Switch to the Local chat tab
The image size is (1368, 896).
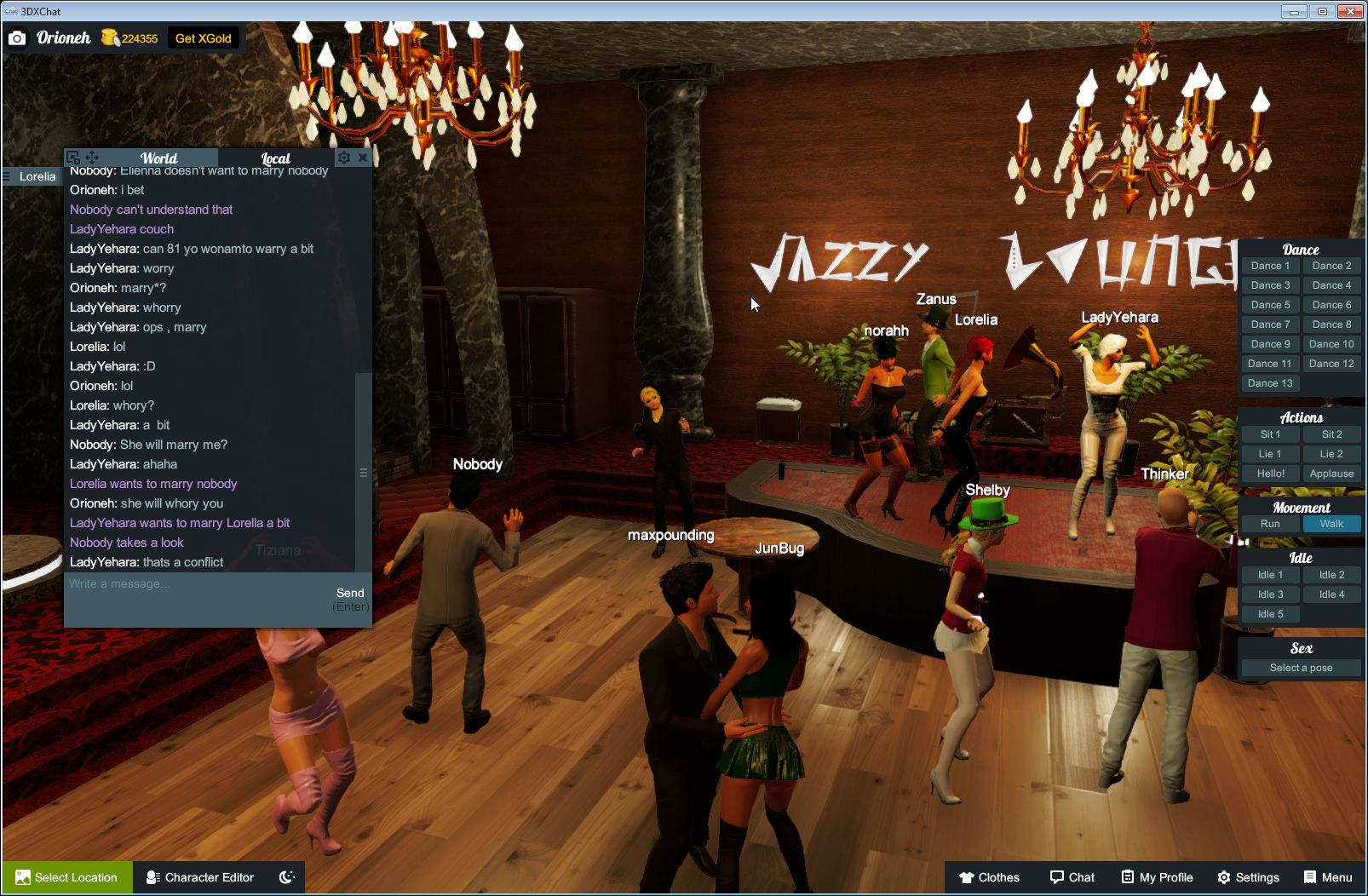coord(277,158)
